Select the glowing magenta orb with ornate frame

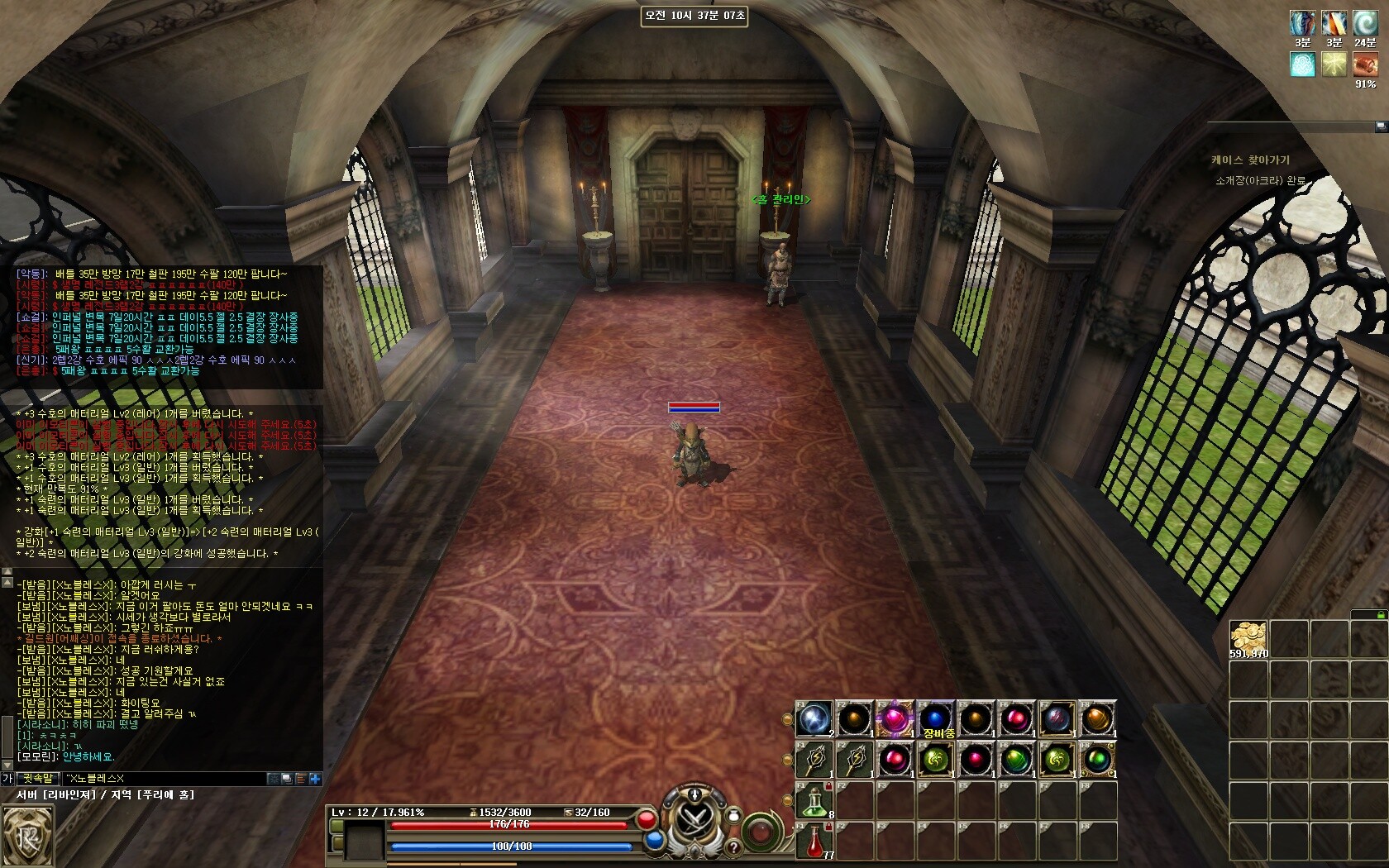tap(895, 718)
